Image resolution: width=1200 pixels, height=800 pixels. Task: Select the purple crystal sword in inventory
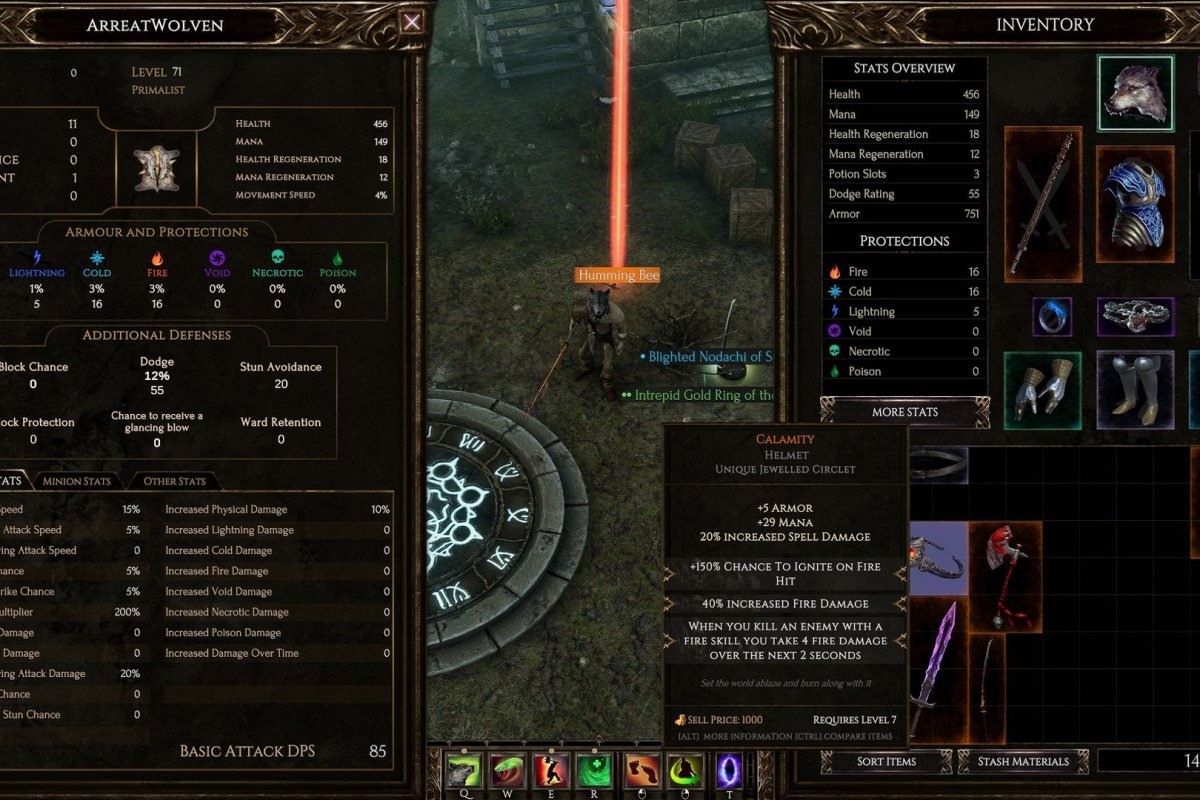935,665
